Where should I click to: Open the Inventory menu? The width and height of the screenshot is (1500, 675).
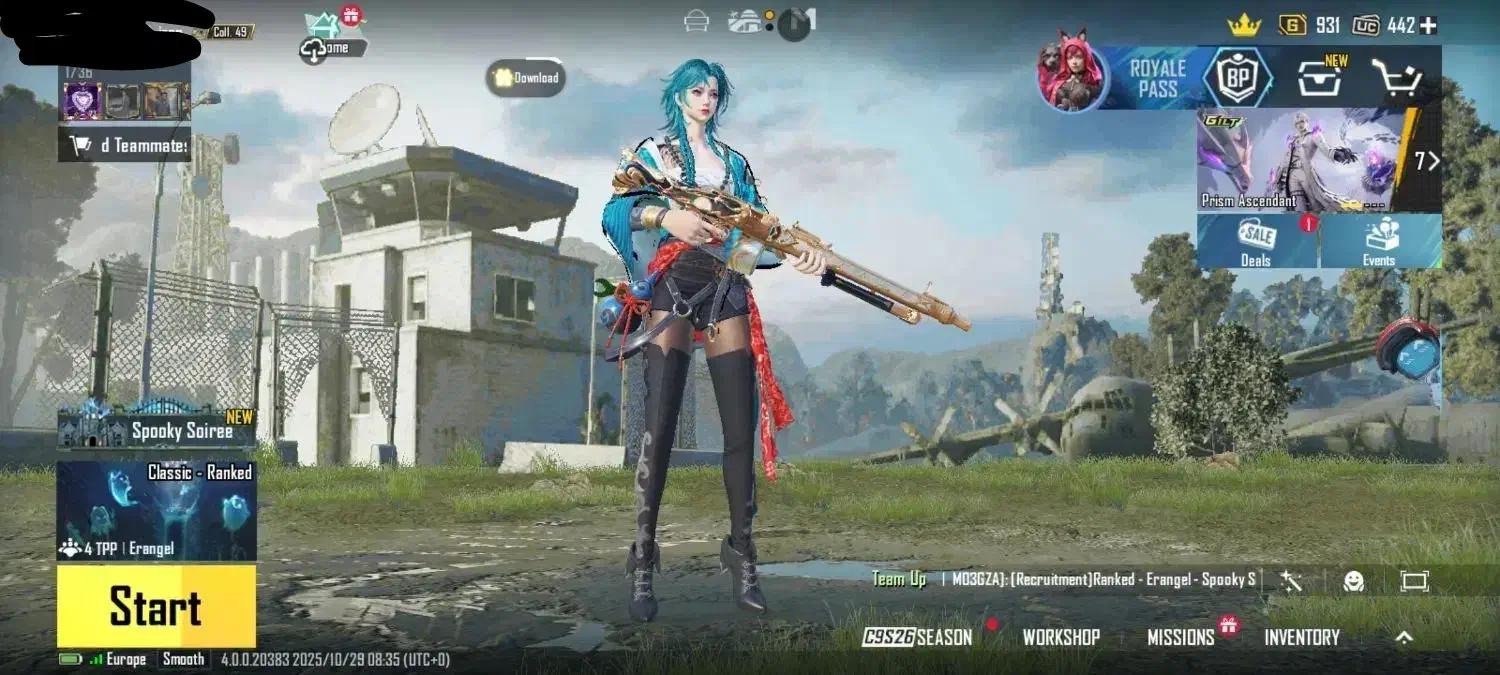point(1302,637)
